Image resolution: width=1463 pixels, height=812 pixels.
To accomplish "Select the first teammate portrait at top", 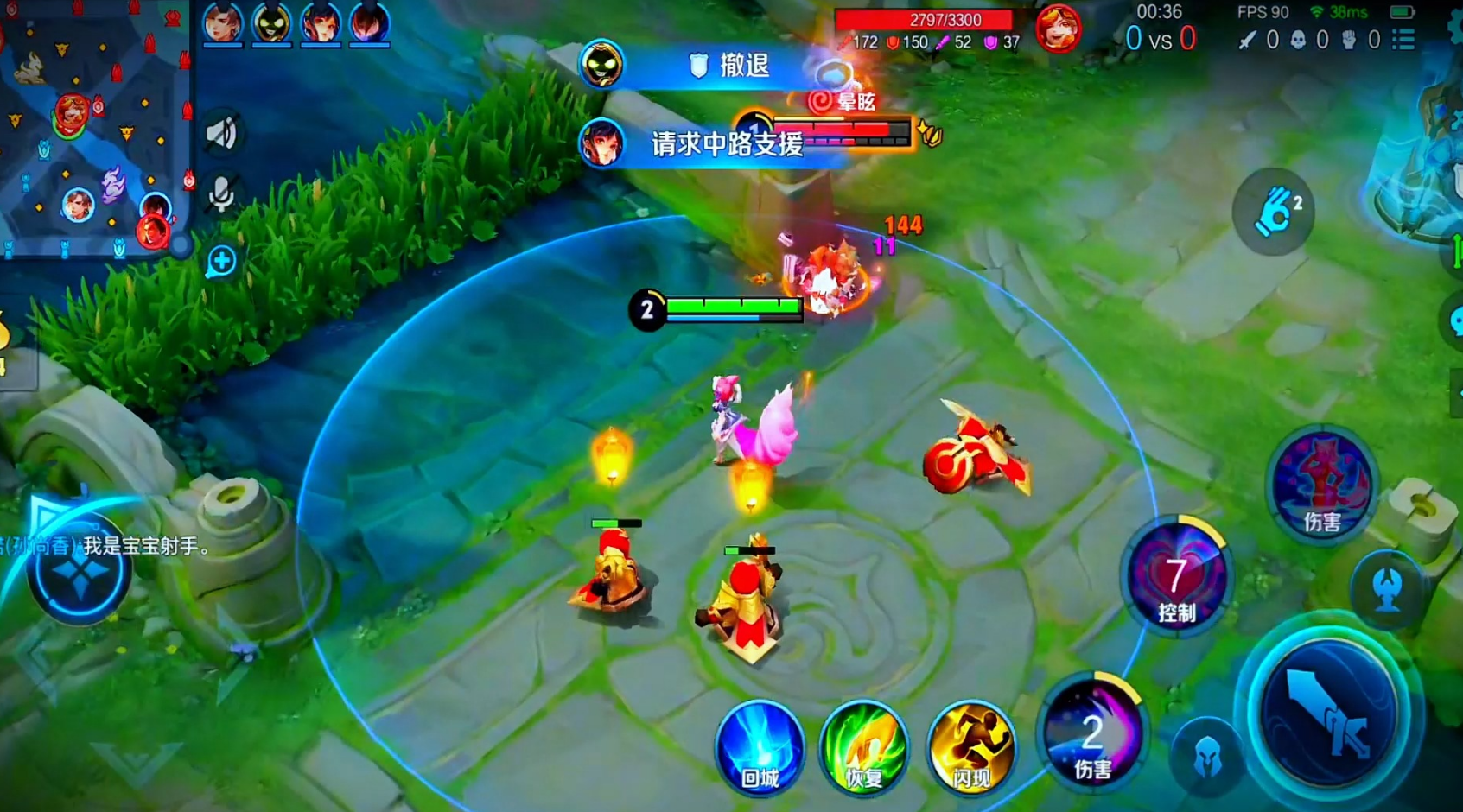I will 222,22.
